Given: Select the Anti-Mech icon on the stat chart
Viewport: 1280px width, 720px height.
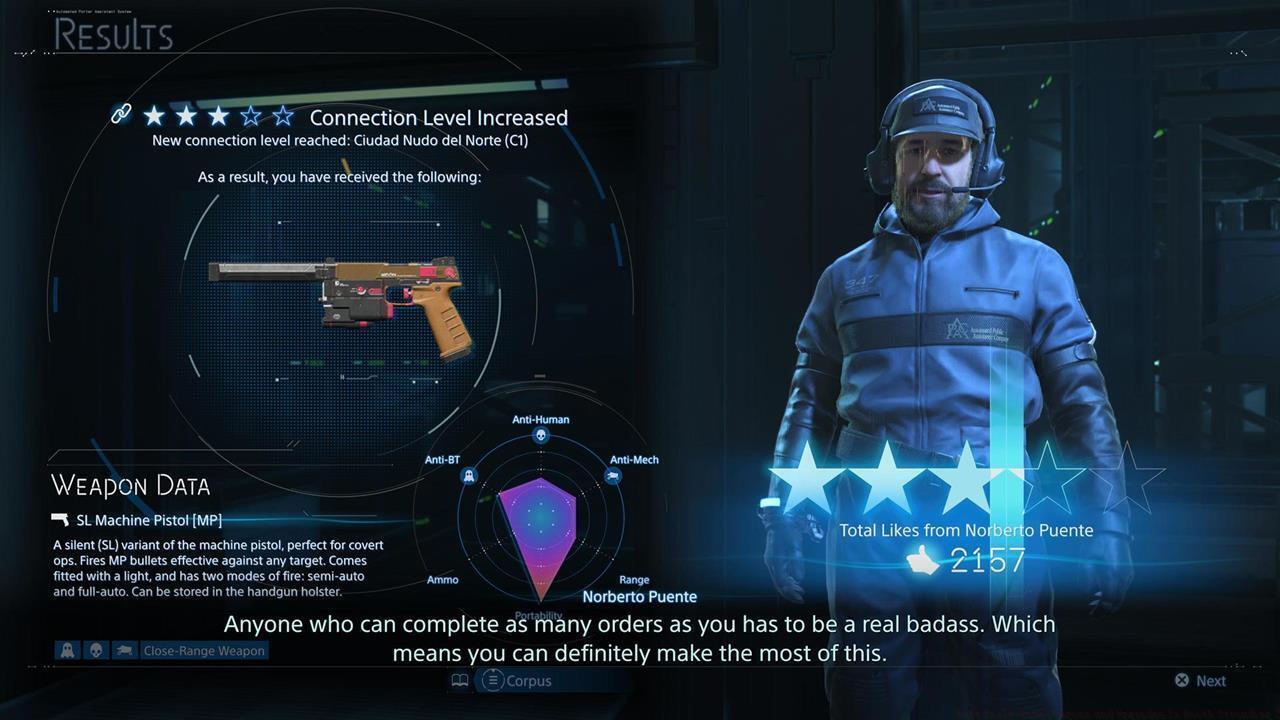Looking at the screenshot, I should 613,475.
